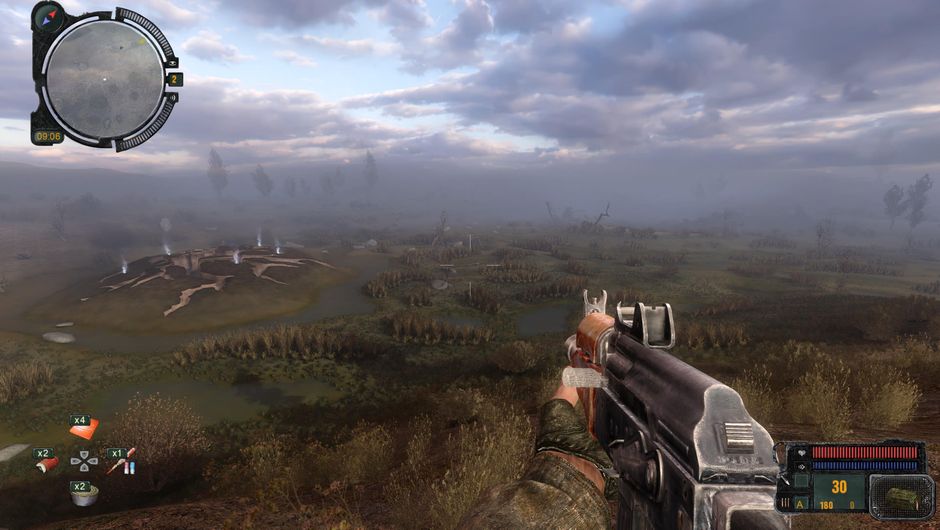Toggle the 'A' fire mode indicator
The width and height of the screenshot is (940, 530).
pyautogui.click(x=801, y=504)
